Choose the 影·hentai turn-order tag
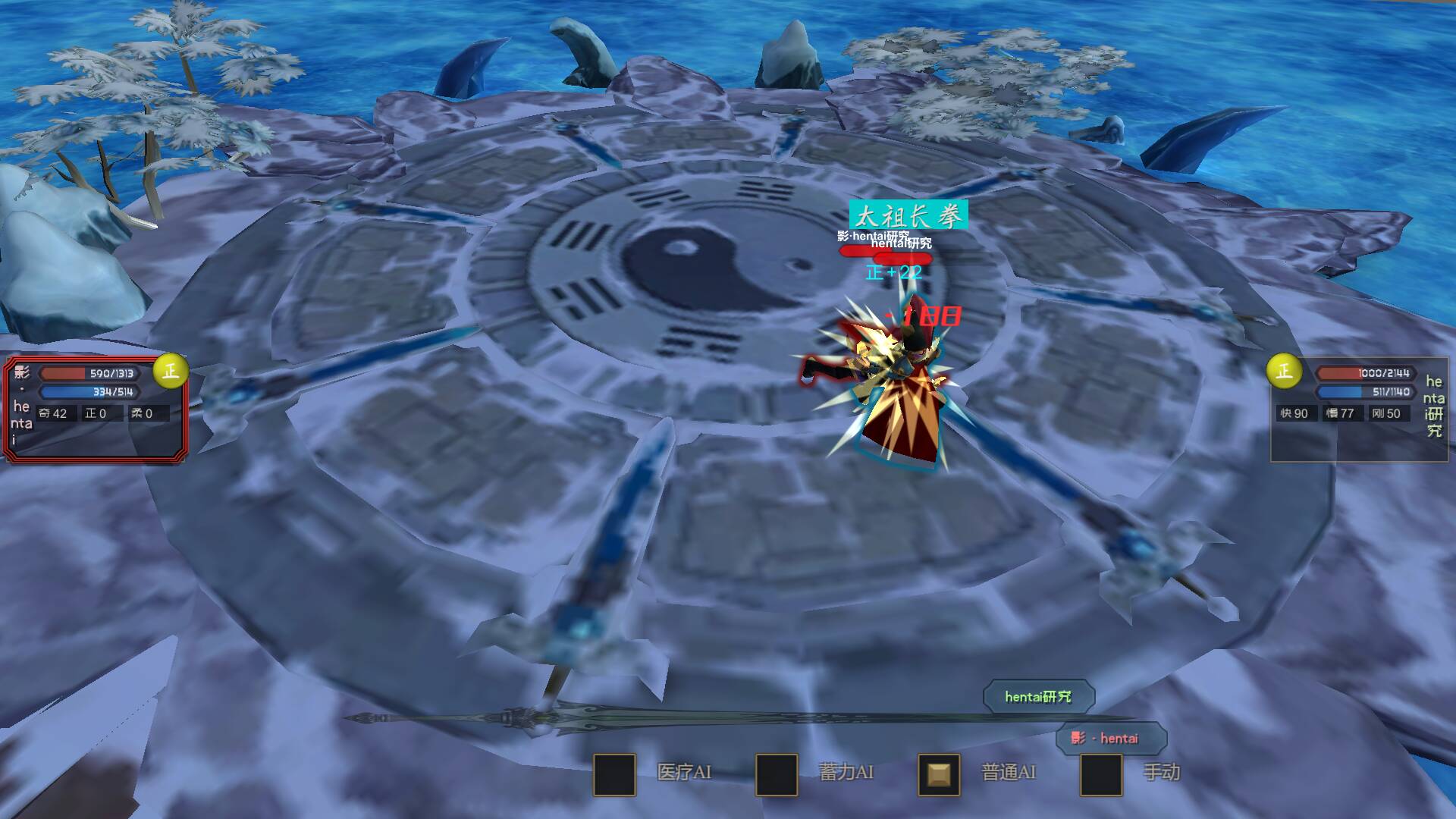Image resolution: width=1456 pixels, height=819 pixels. click(x=1110, y=738)
